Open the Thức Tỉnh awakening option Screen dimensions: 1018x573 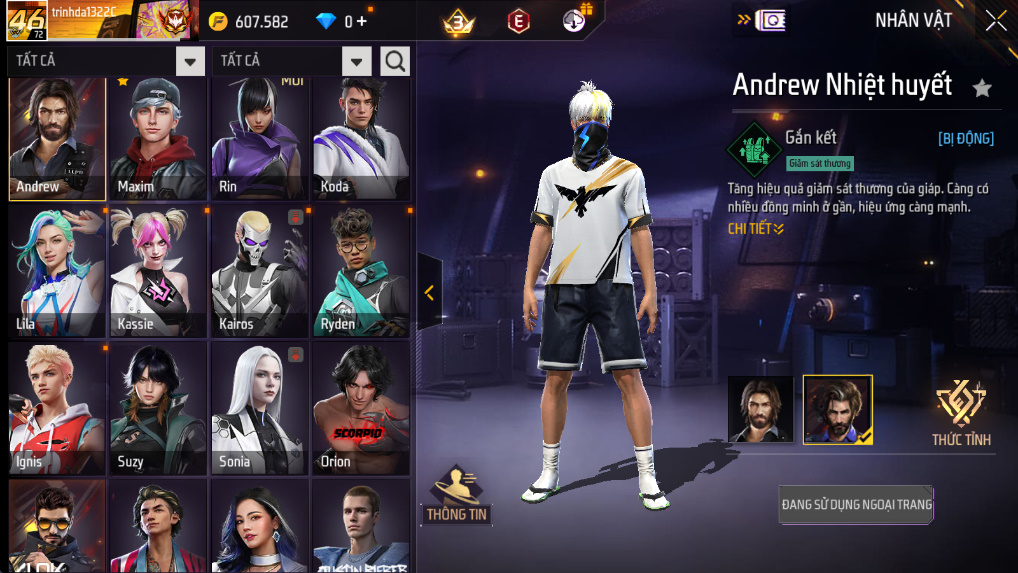pyautogui.click(x=961, y=412)
